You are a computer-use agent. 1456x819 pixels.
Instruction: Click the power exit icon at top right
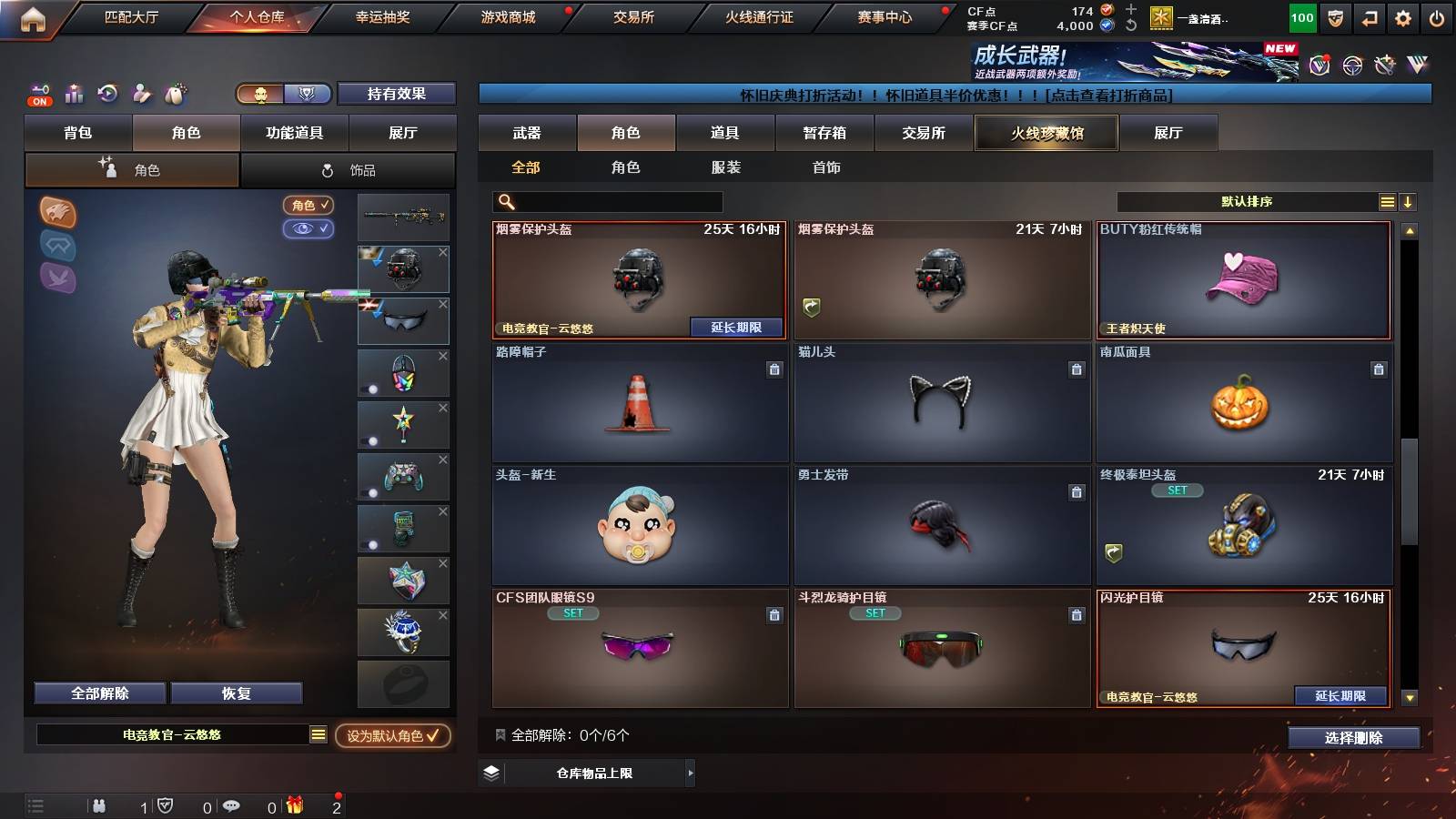(x=1438, y=16)
